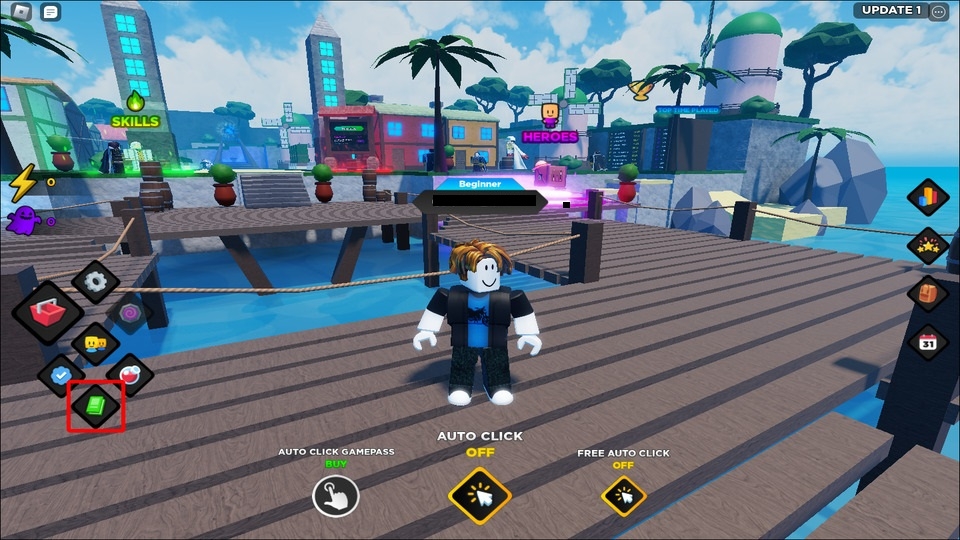Open the orange backpack inventory
This screenshot has height=540, width=960.
tap(927, 293)
